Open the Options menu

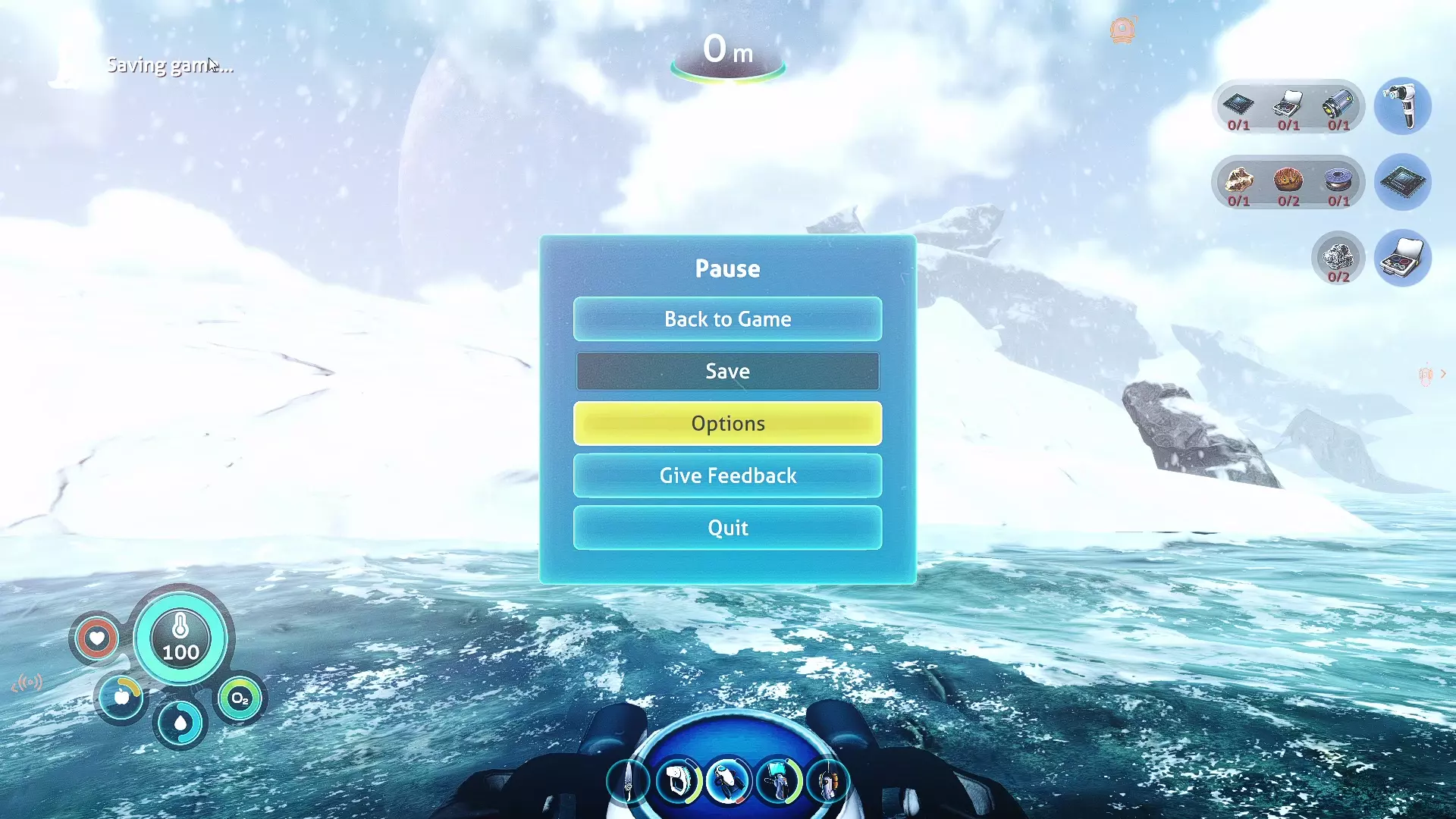(x=727, y=423)
